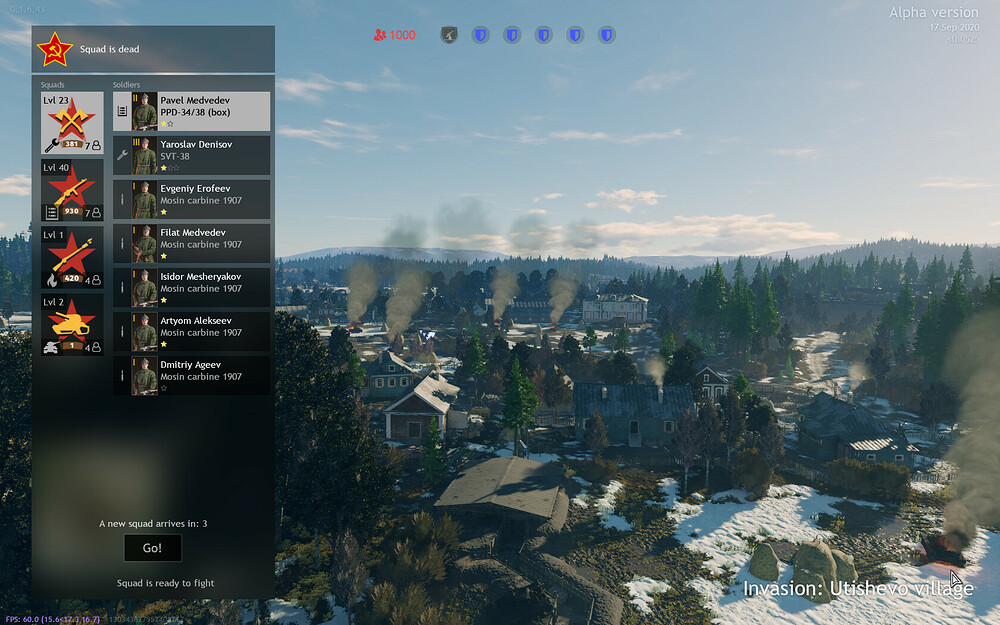
Task: Select the Lvl 23 squad tile
Action: pyautogui.click(x=72, y=123)
